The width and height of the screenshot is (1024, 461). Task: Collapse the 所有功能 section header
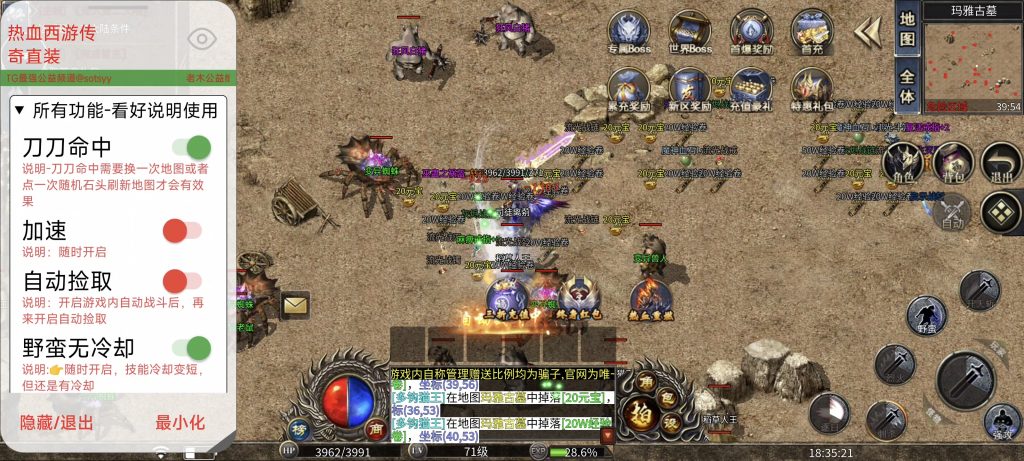(x=115, y=109)
